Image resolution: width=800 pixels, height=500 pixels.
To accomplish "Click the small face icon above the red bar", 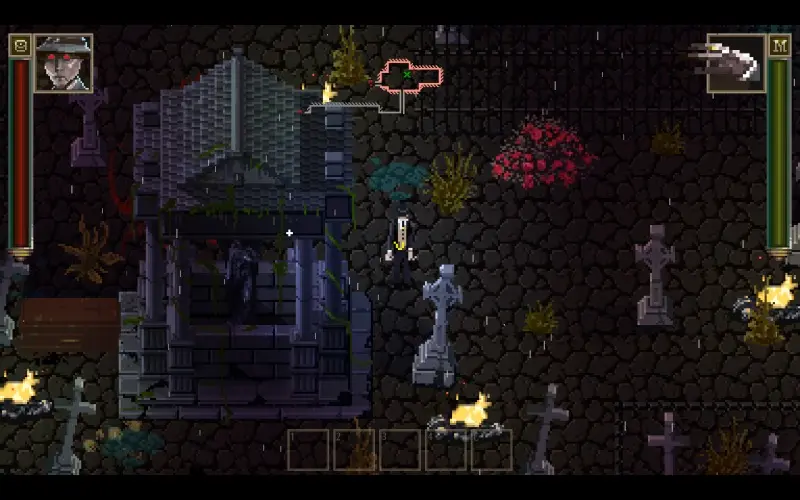I will coord(19,45).
